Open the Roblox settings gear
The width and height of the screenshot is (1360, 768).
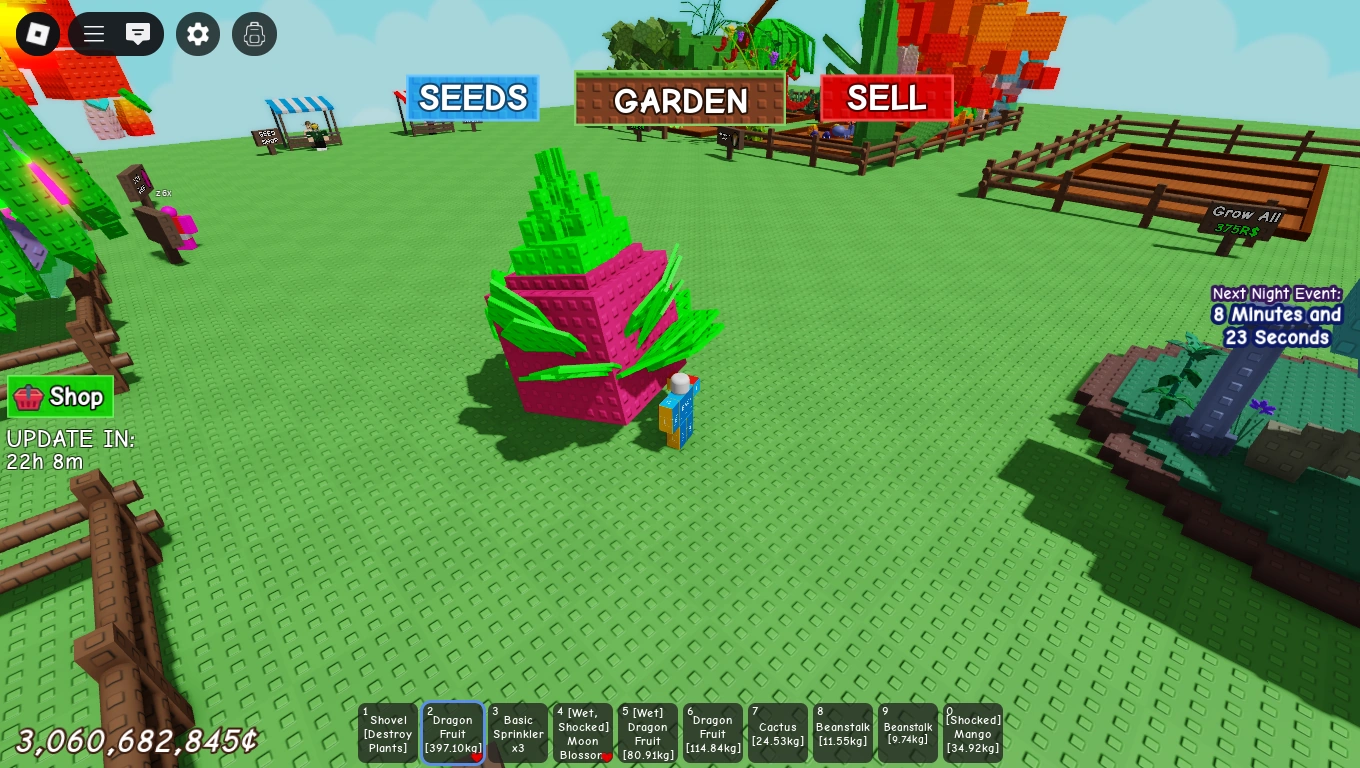point(198,34)
